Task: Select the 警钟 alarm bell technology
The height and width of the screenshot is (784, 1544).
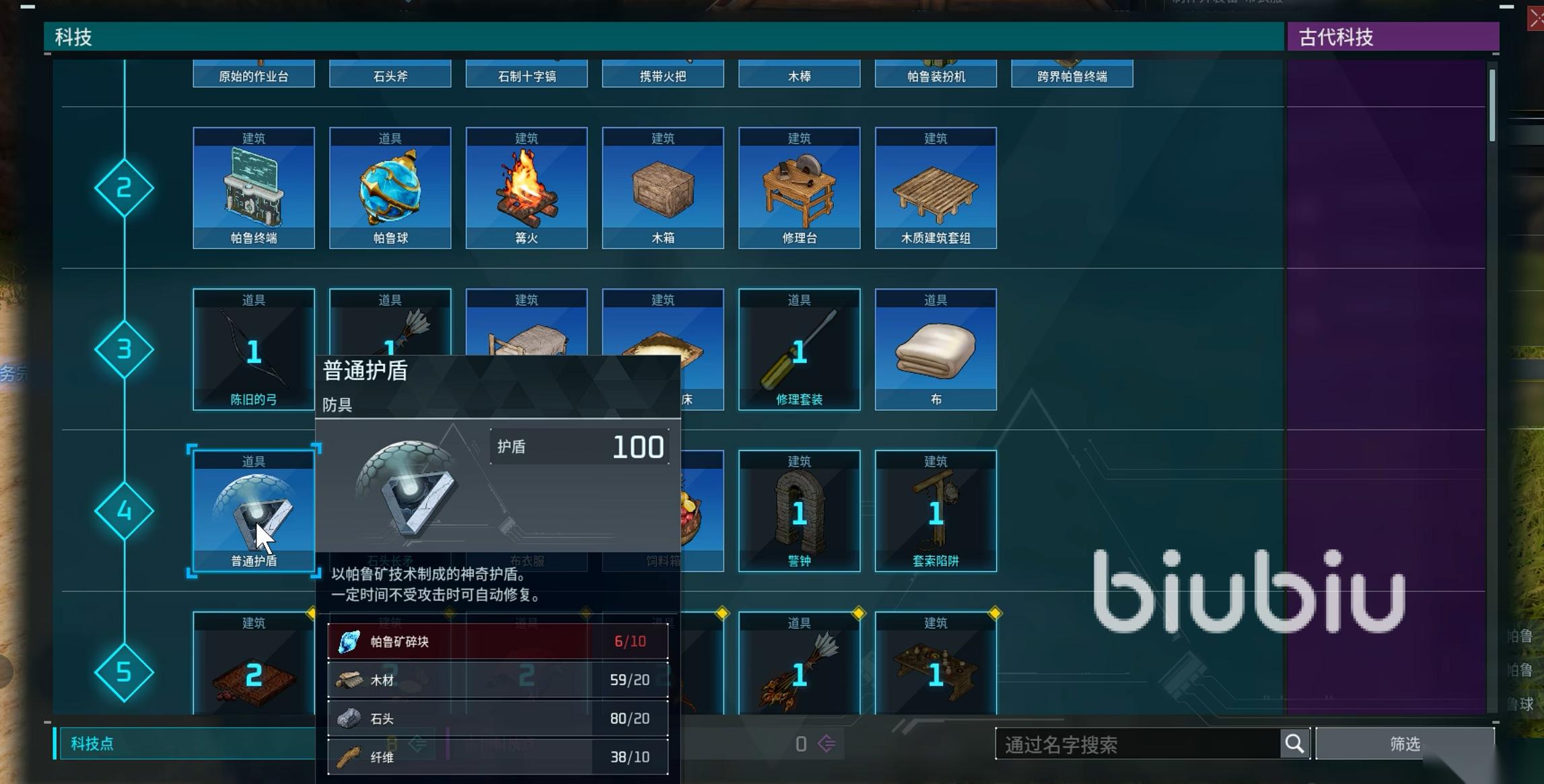Action: (x=800, y=511)
